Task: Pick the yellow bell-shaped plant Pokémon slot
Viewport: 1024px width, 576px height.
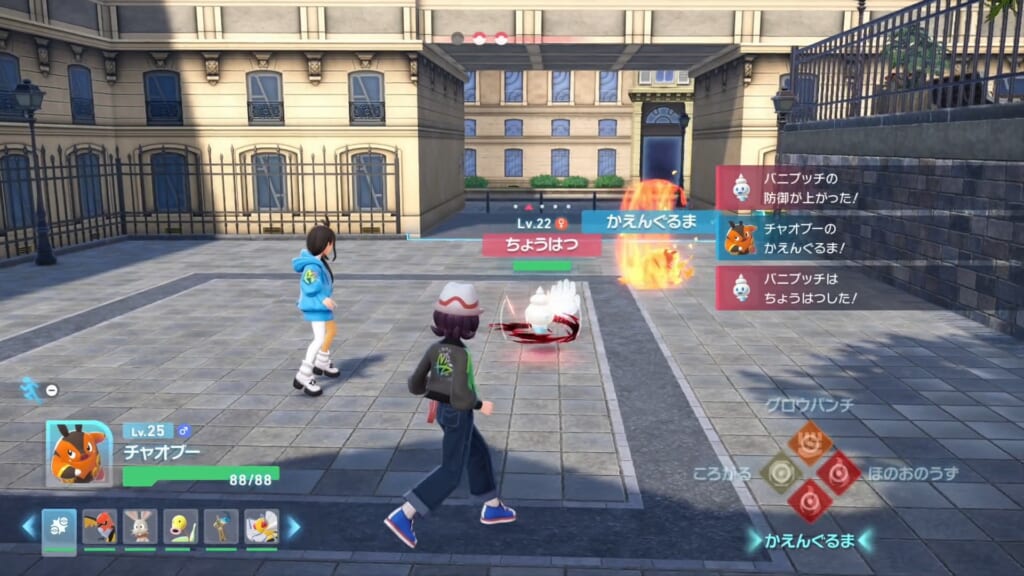Action: point(180,527)
